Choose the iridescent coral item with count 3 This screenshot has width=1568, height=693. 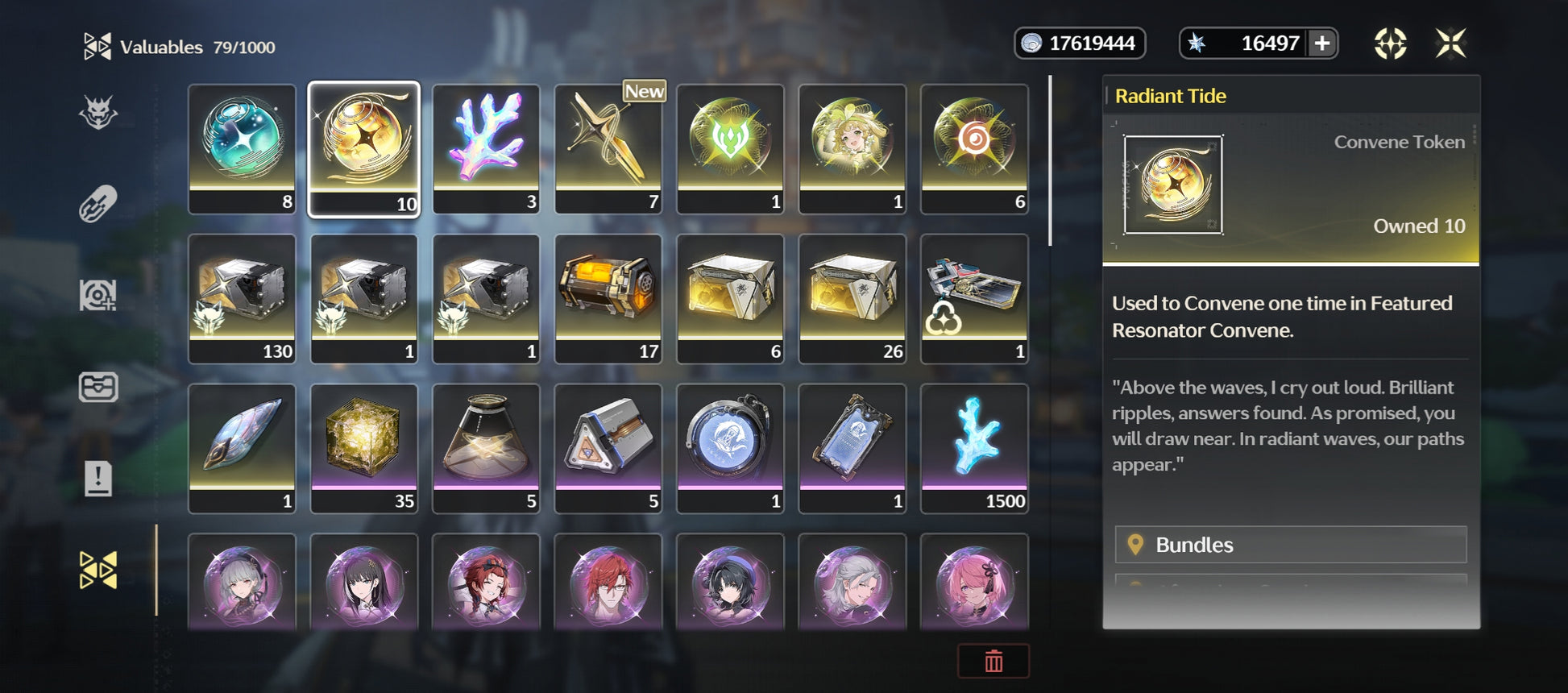[486, 148]
